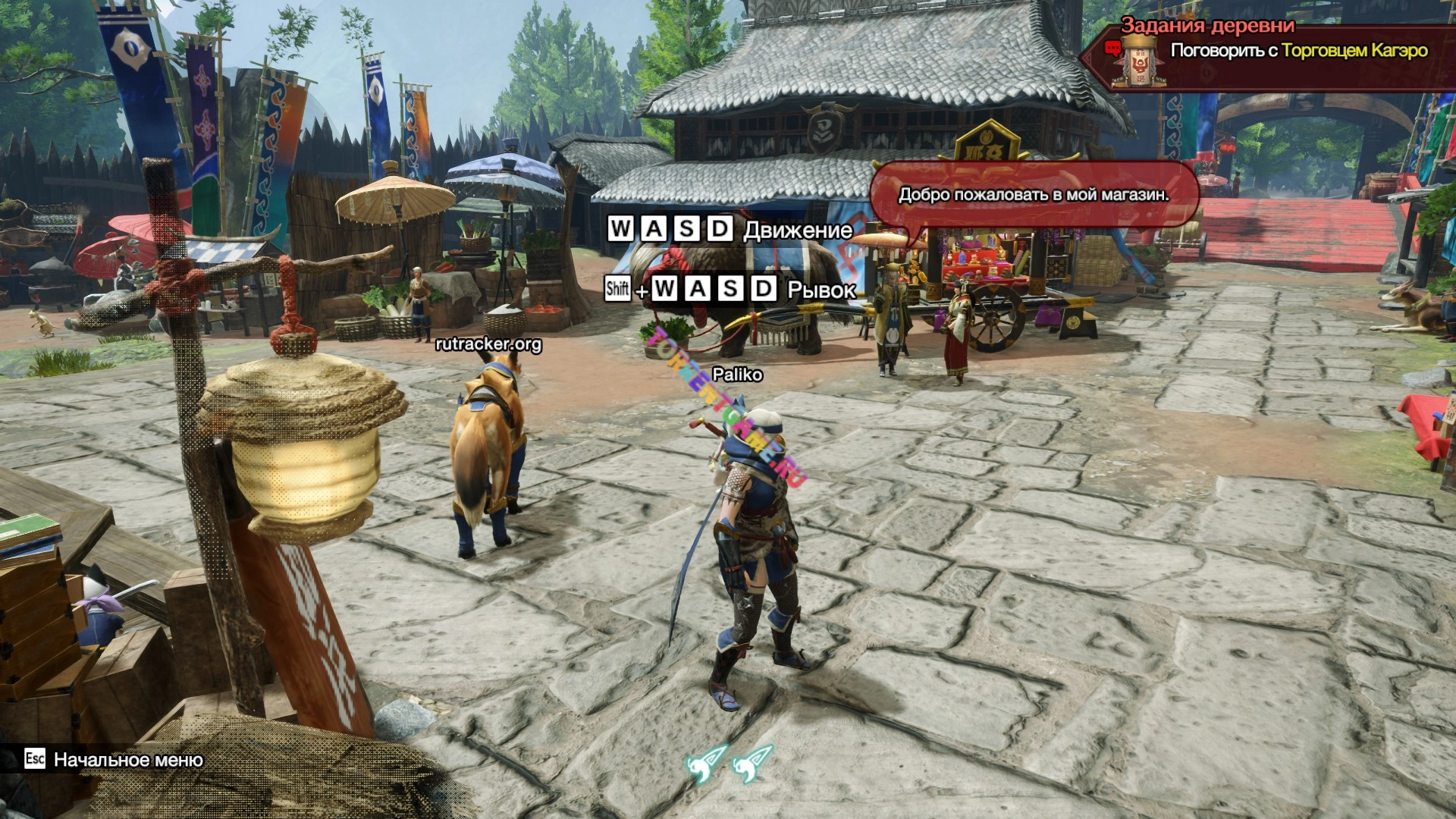The image size is (1456, 819).
Task: Open the village quest tracker panel
Action: point(1207,25)
